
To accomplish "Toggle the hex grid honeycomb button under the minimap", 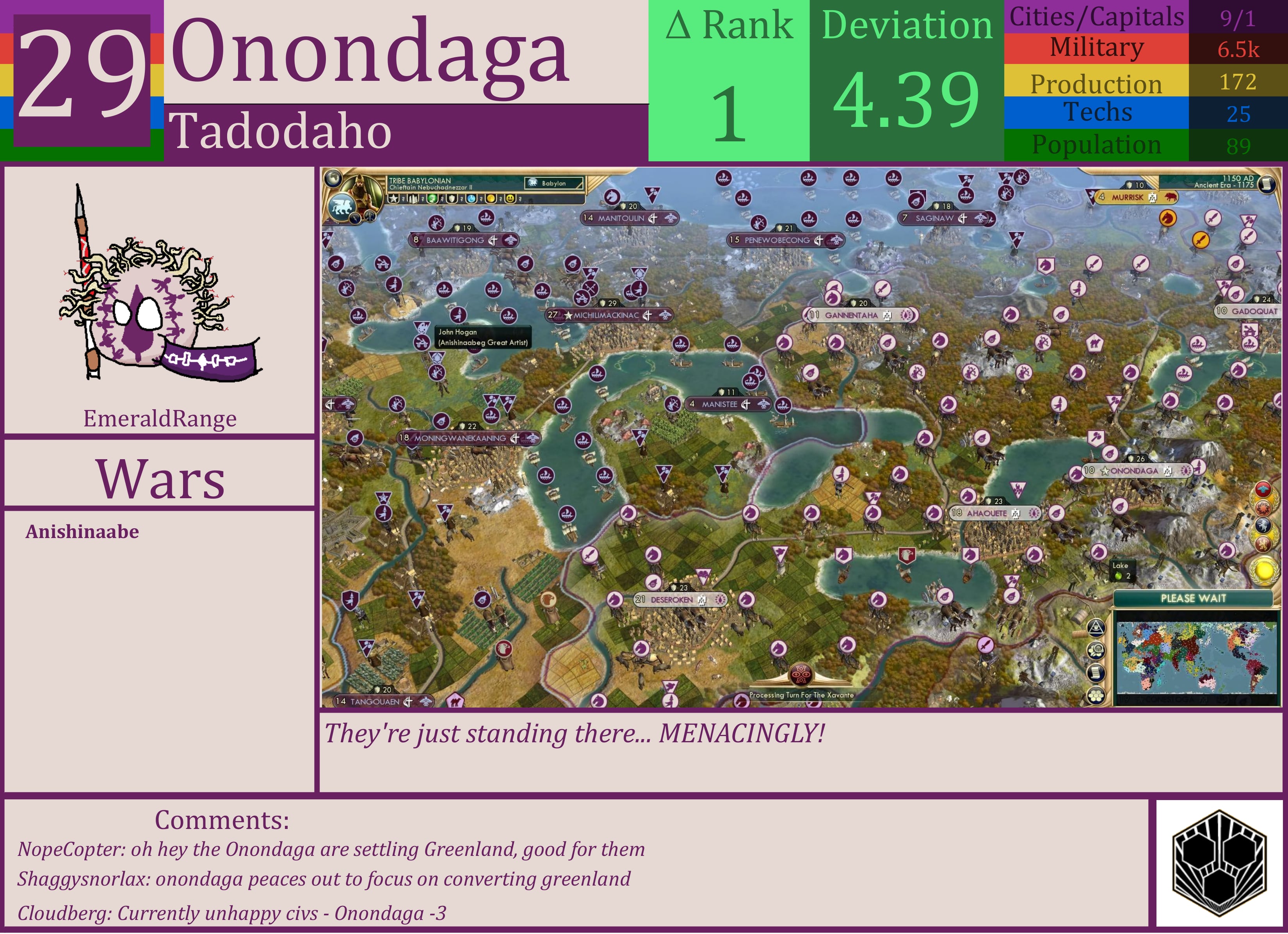I will point(1097,695).
